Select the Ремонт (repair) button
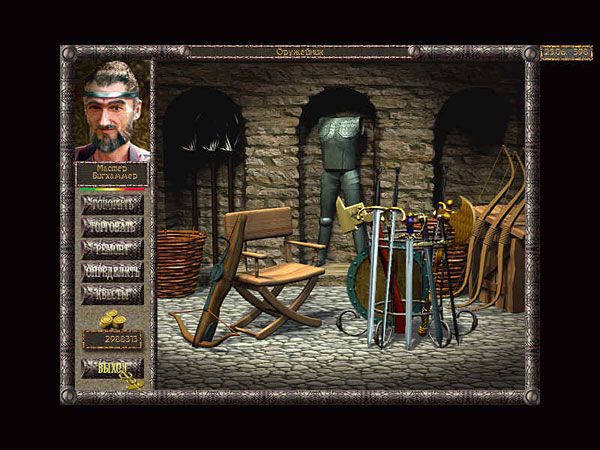The image size is (600, 450). tap(112, 248)
